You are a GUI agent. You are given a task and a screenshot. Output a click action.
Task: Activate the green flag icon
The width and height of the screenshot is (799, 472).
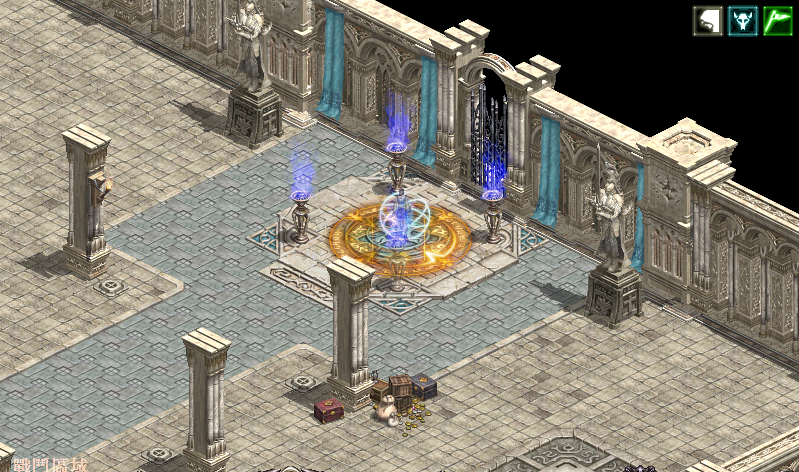pos(777,21)
